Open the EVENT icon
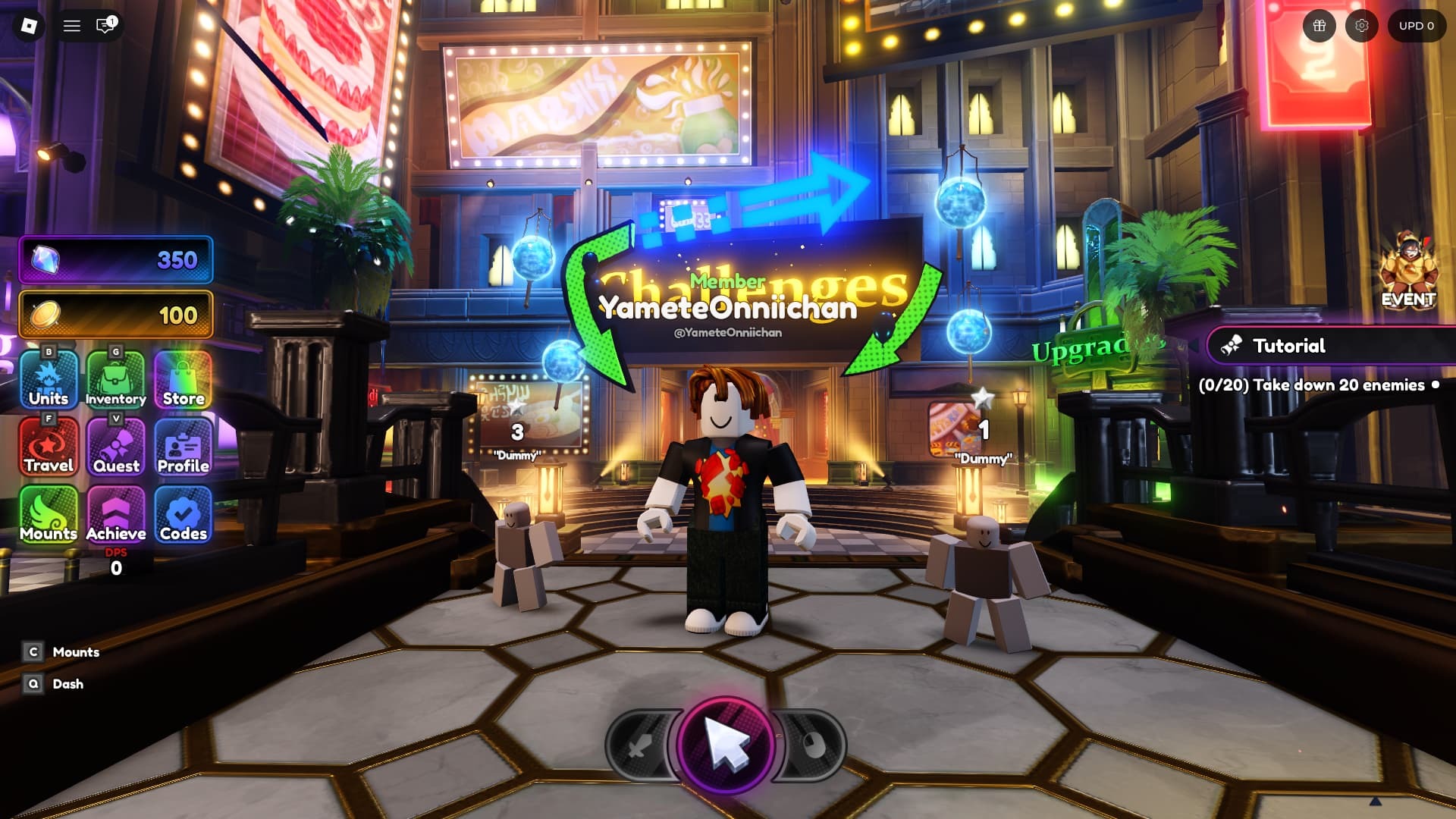Screen dimensions: 1456x819 pos(1408,271)
